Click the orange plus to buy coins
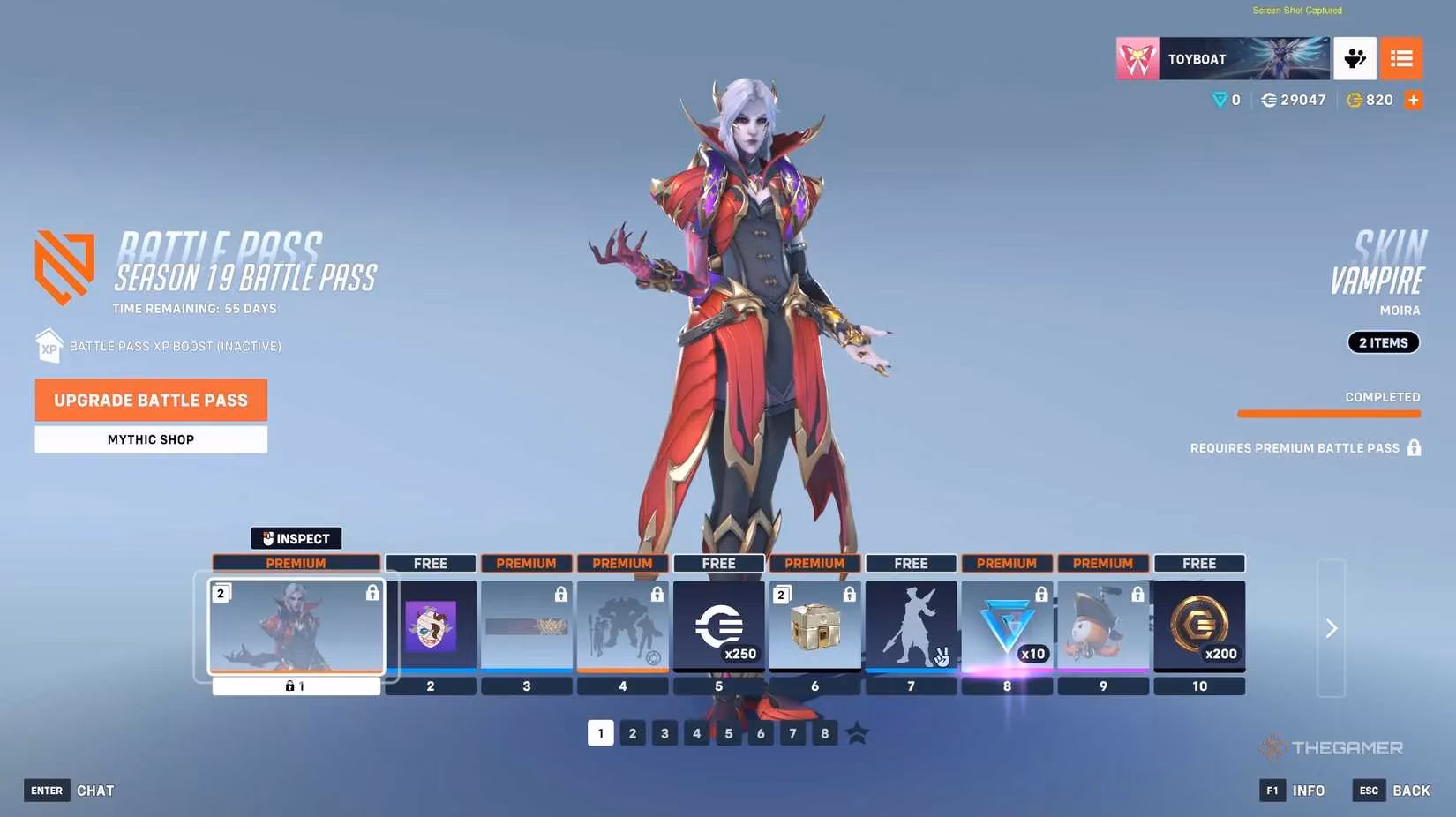Image resolution: width=1456 pixels, height=817 pixels. click(x=1414, y=100)
